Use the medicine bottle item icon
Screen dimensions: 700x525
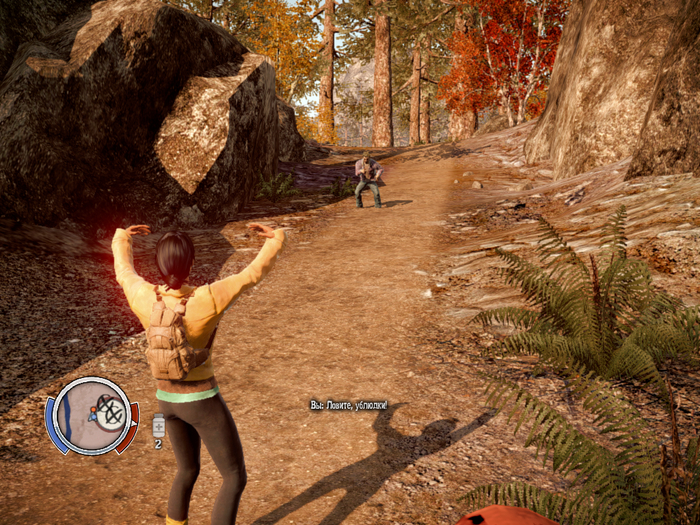158,425
